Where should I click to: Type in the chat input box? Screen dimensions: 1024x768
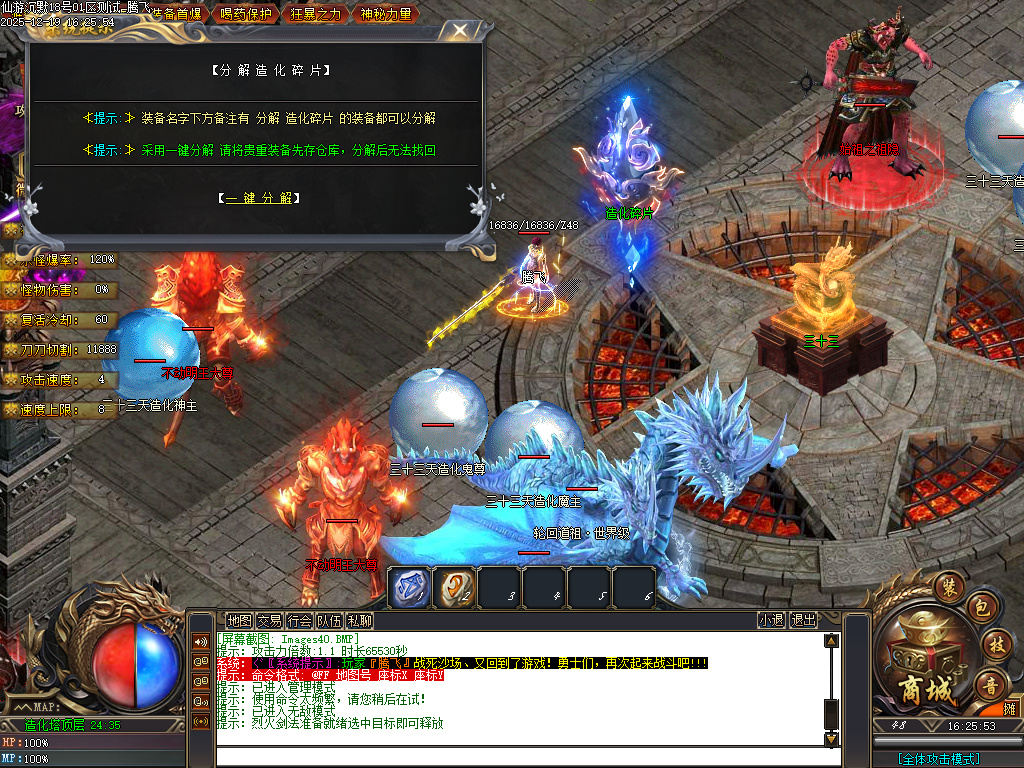coord(520,756)
